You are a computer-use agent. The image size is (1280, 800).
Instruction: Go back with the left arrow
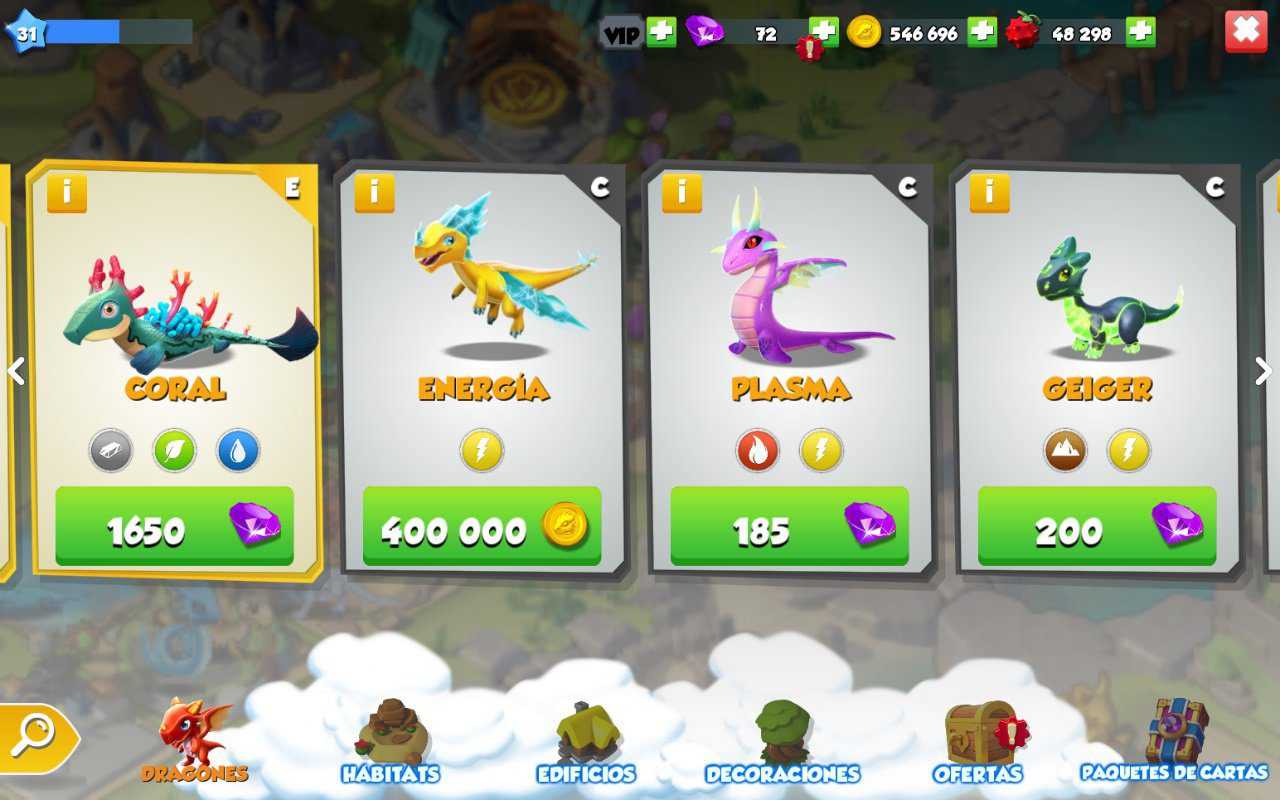coord(16,371)
